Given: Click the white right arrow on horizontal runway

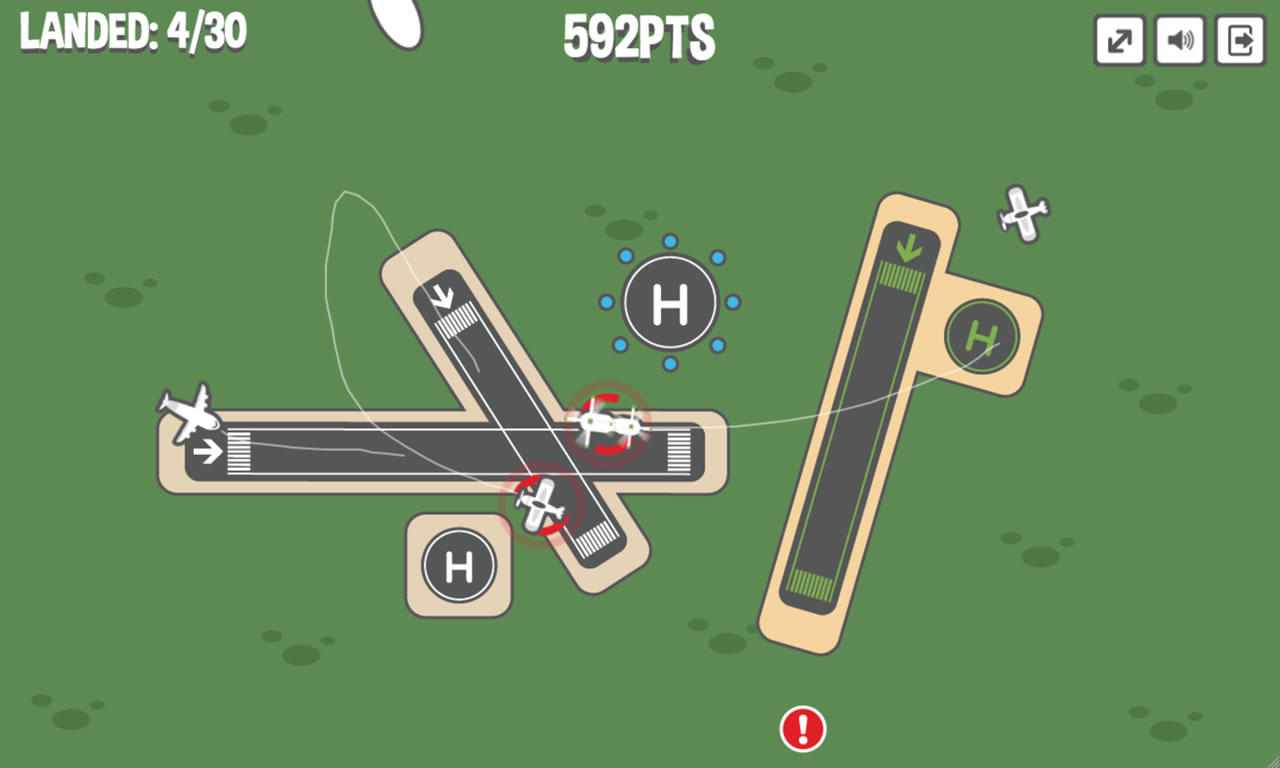Looking at the screenshot, I should pos(210,450).
